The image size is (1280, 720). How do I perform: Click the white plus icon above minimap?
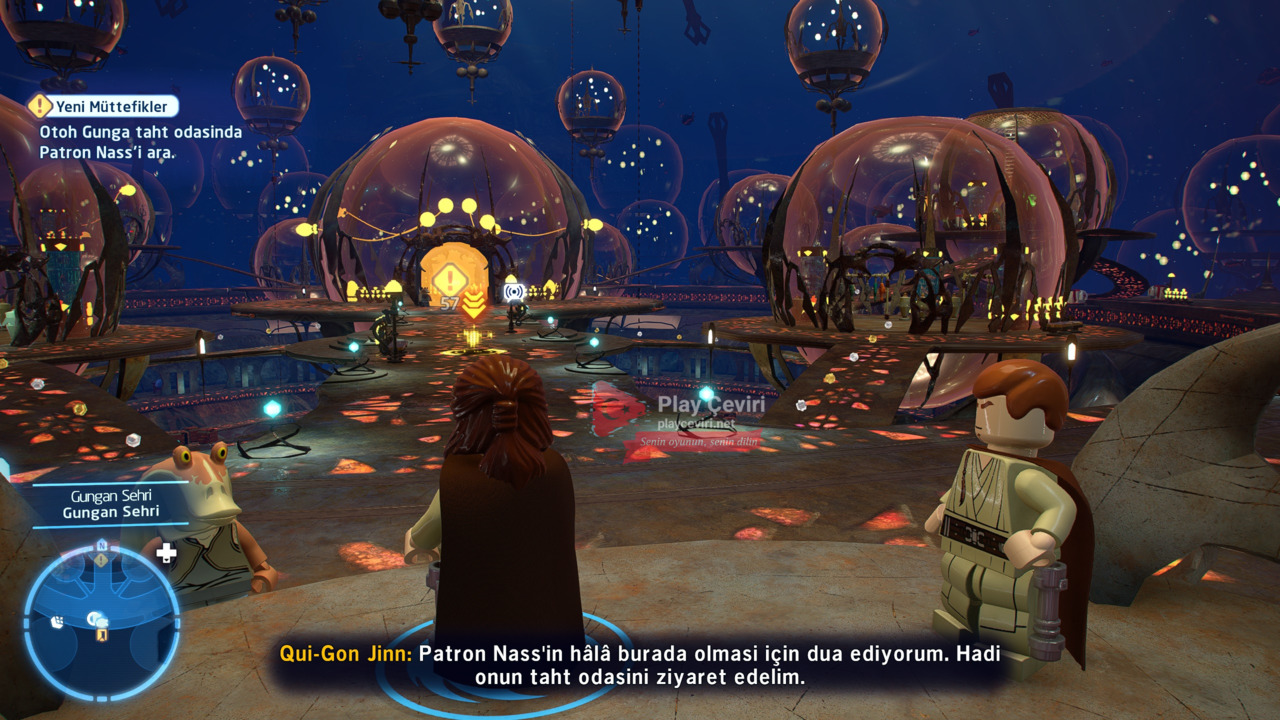[x=166, y=553]
